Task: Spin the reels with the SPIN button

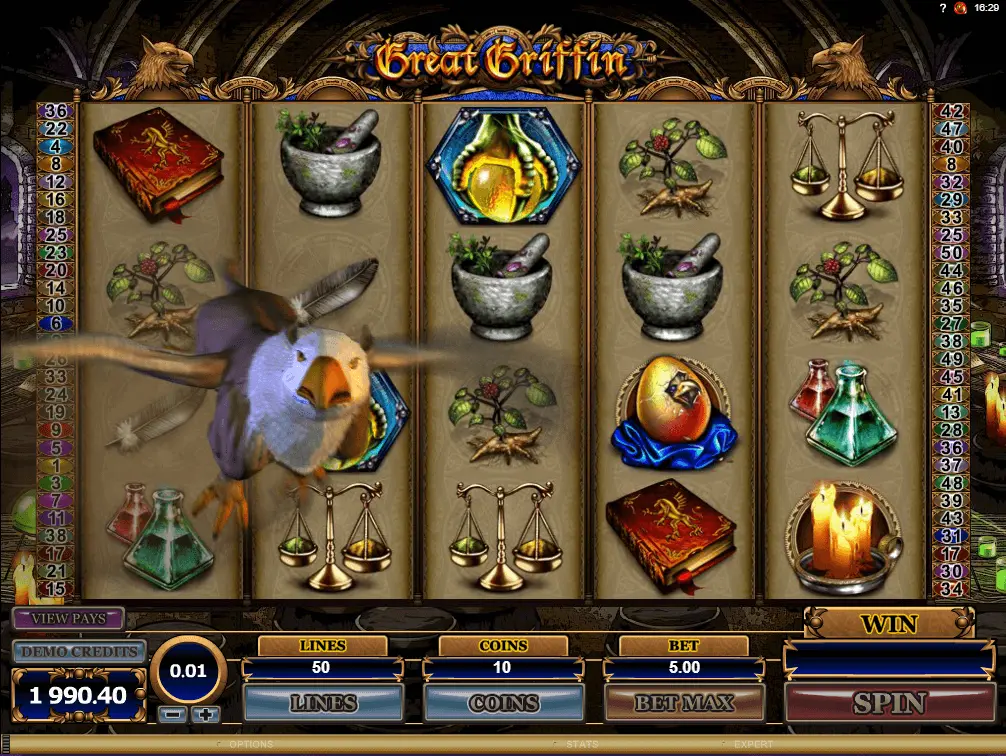Action: (888, 703)
